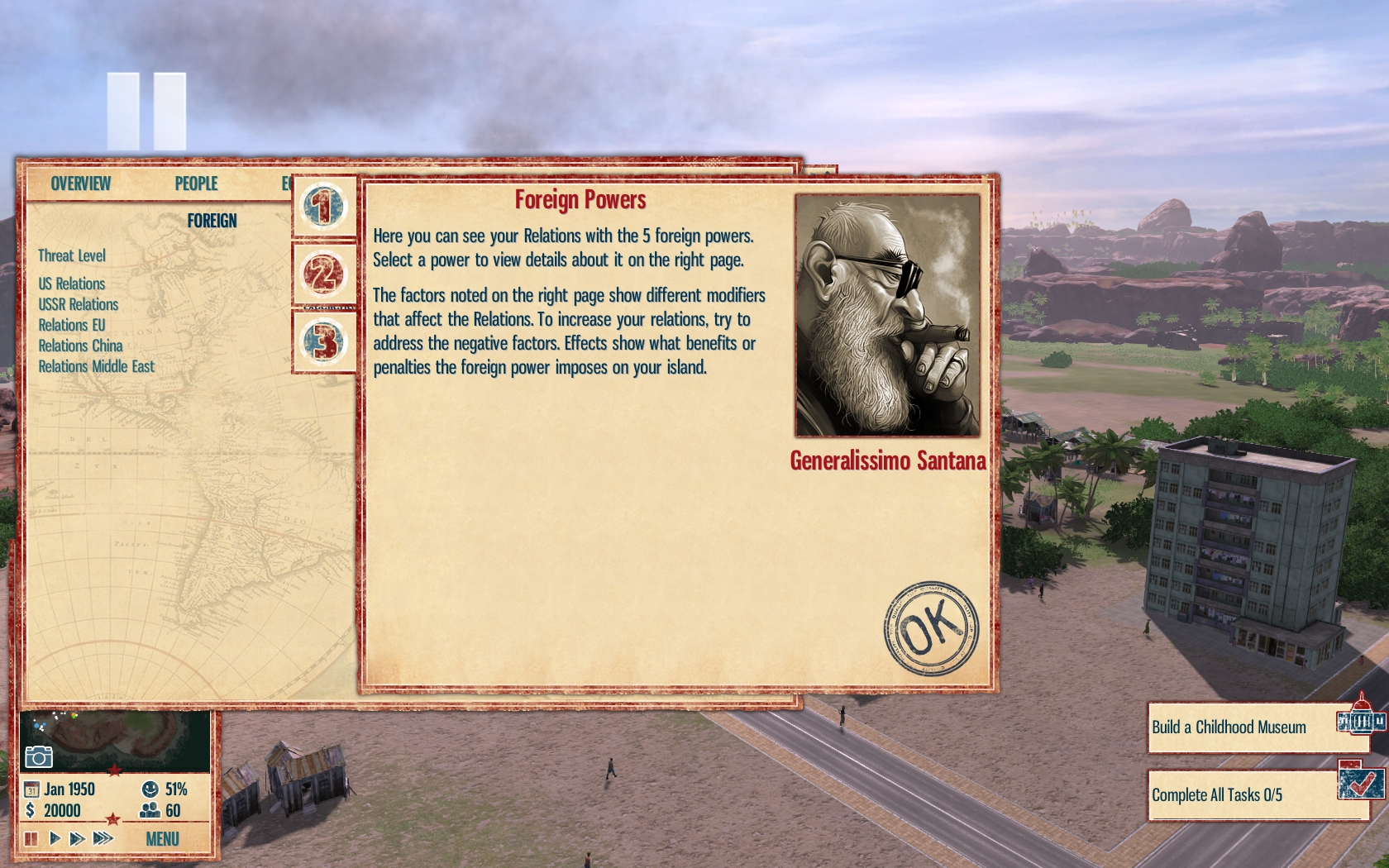Open the MENU

click(x=162, y=839)
